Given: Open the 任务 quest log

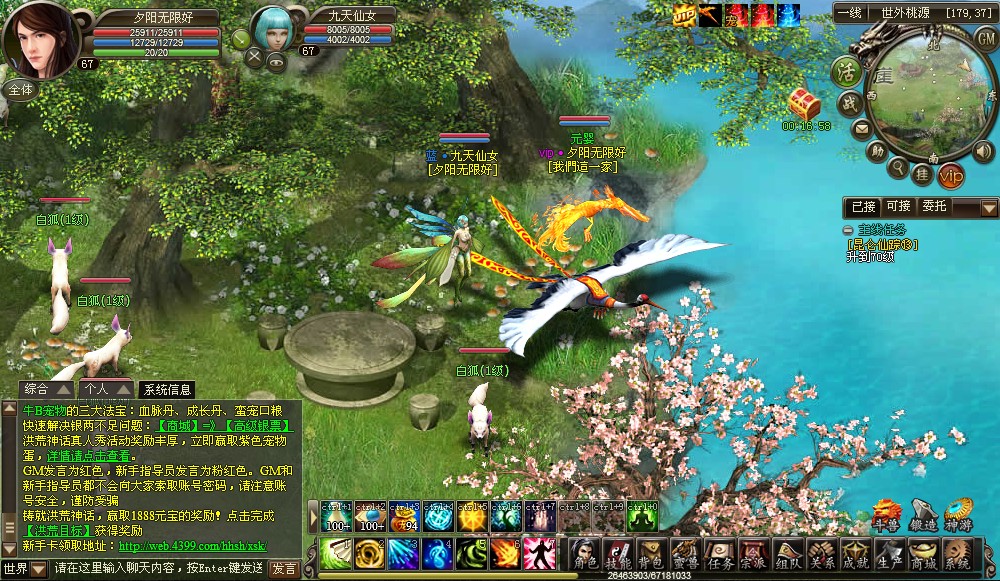Looking at the screenshot, I should tap(719, 555).
